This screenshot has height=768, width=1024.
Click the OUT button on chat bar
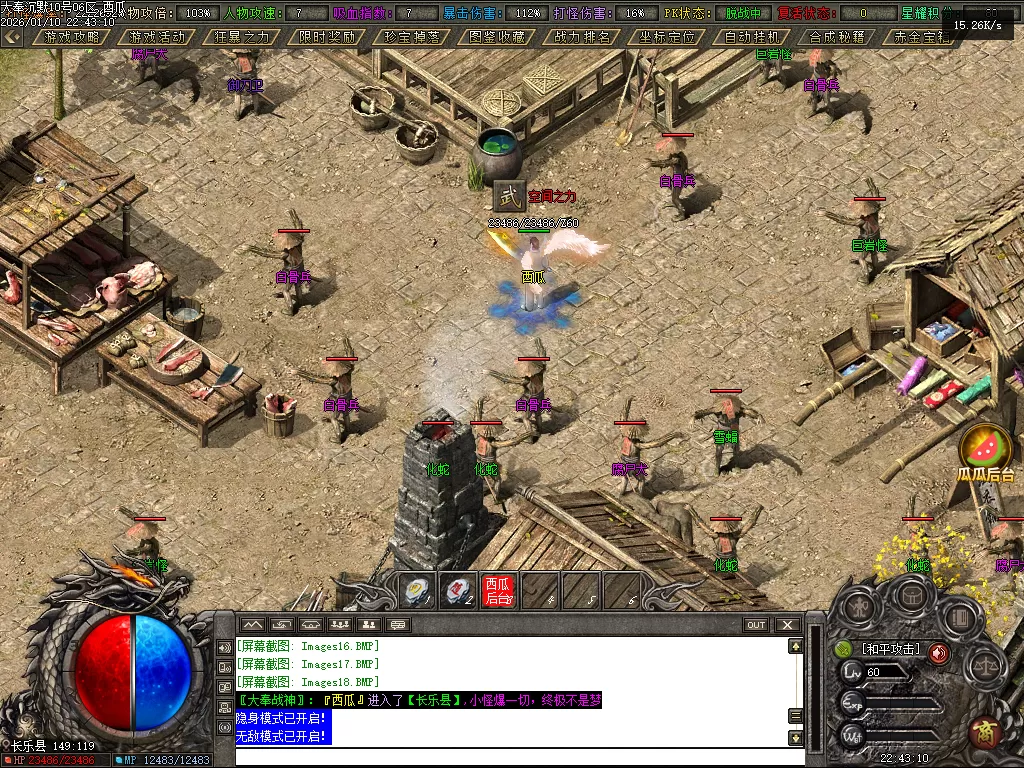click(x=756, y=625)
